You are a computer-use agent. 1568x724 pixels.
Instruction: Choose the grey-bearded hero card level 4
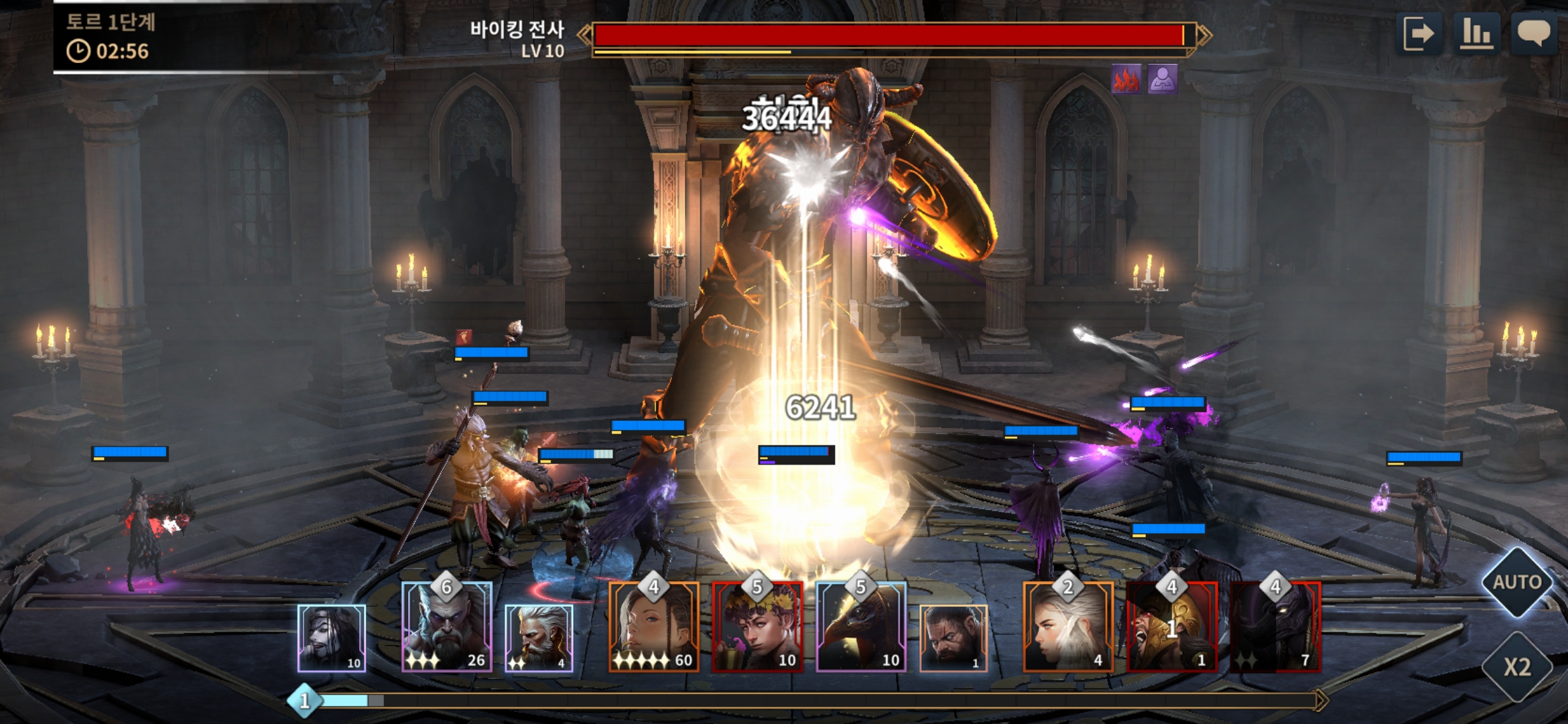point(539,638)
